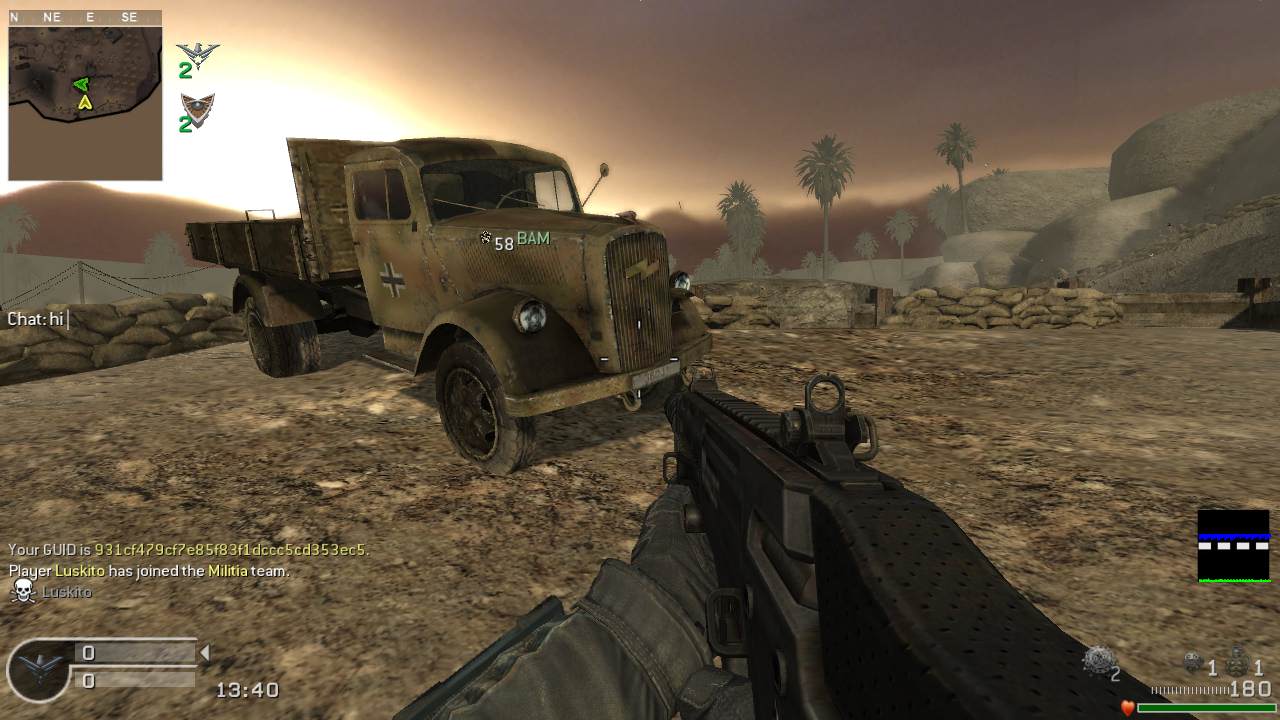This screenshot has height=720, width=1280.
Task: Click the lagometer graph
Action: click(1233, 546)
